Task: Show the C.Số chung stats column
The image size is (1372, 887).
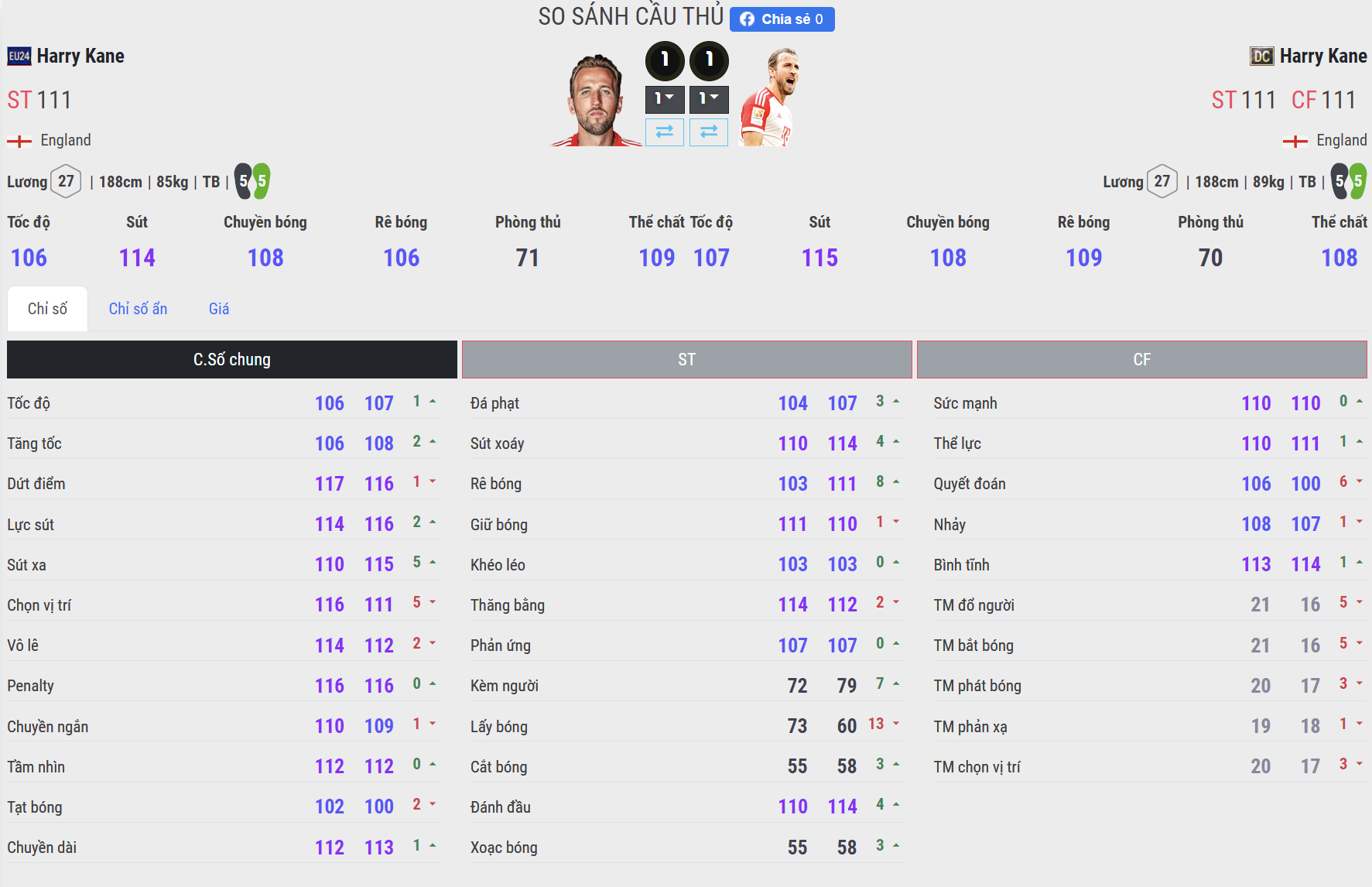Action: click(x=231, y=359)
